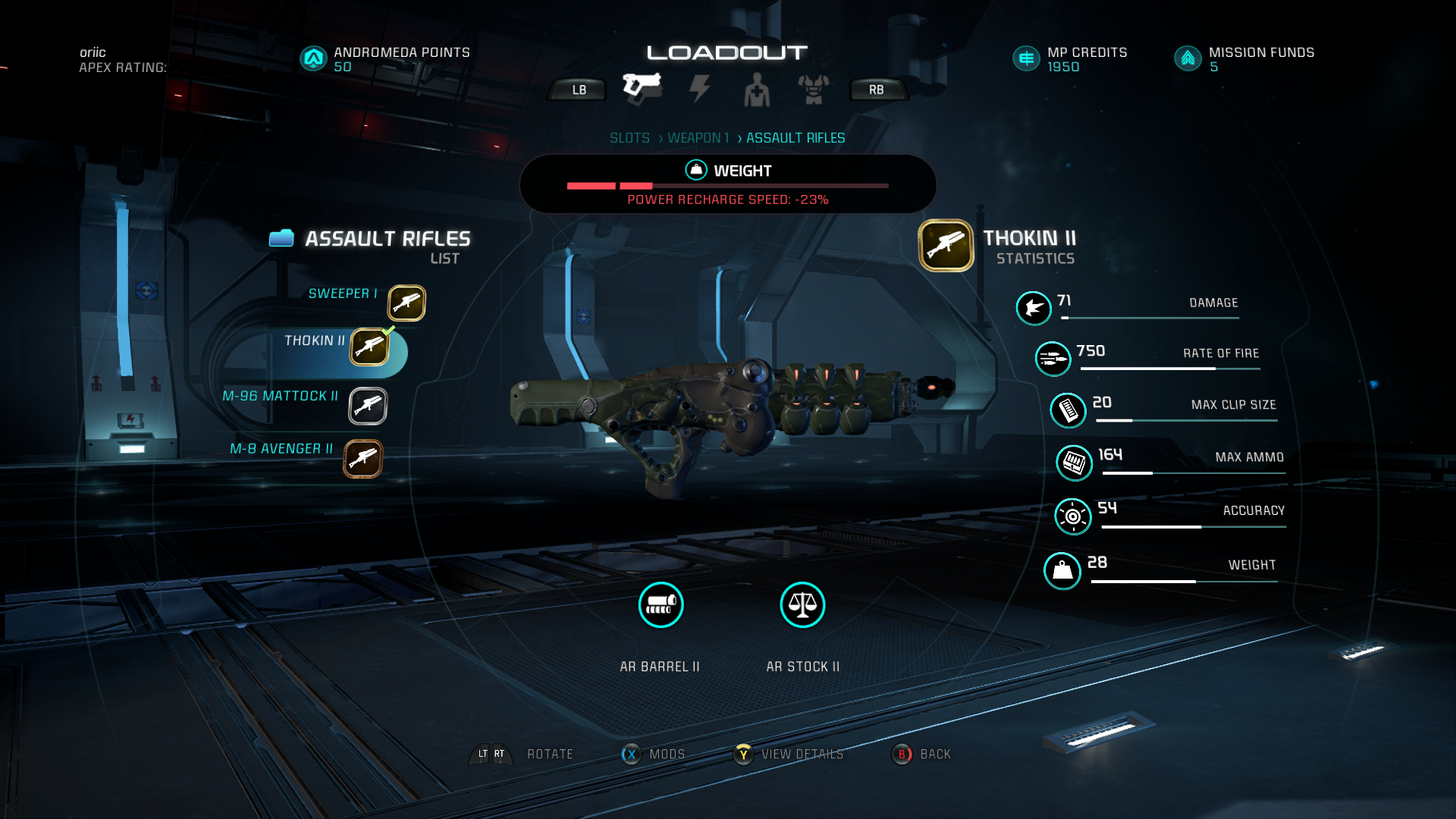This screenshot has height=819, width=1456.
Task: Select the M-8 Avenger II rifle
Action: pos(362,459)
